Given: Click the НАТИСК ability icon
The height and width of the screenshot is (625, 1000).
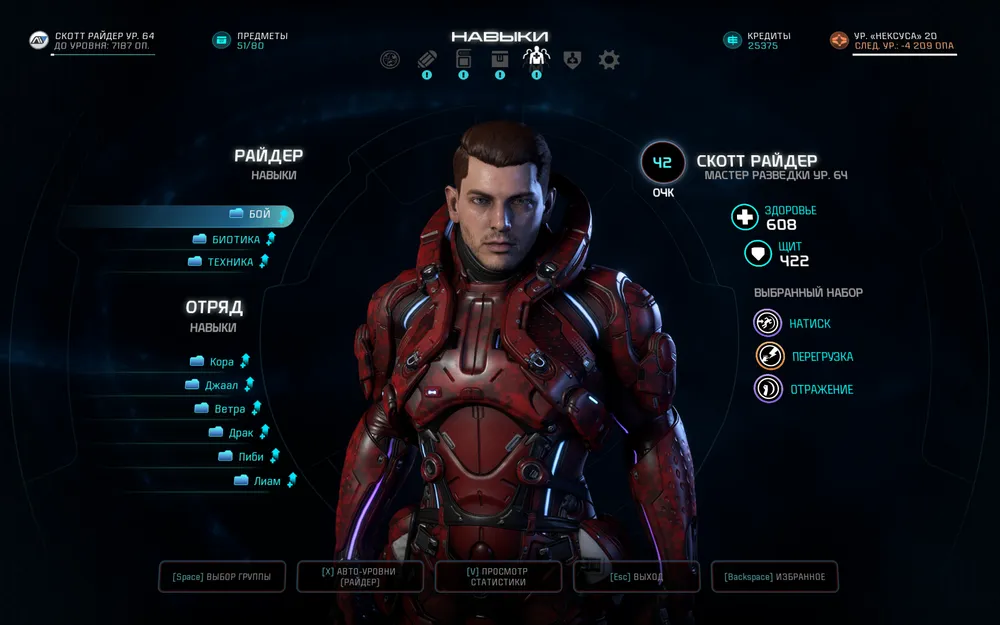Looking at the screenshot, I should [x=768, y=323].
